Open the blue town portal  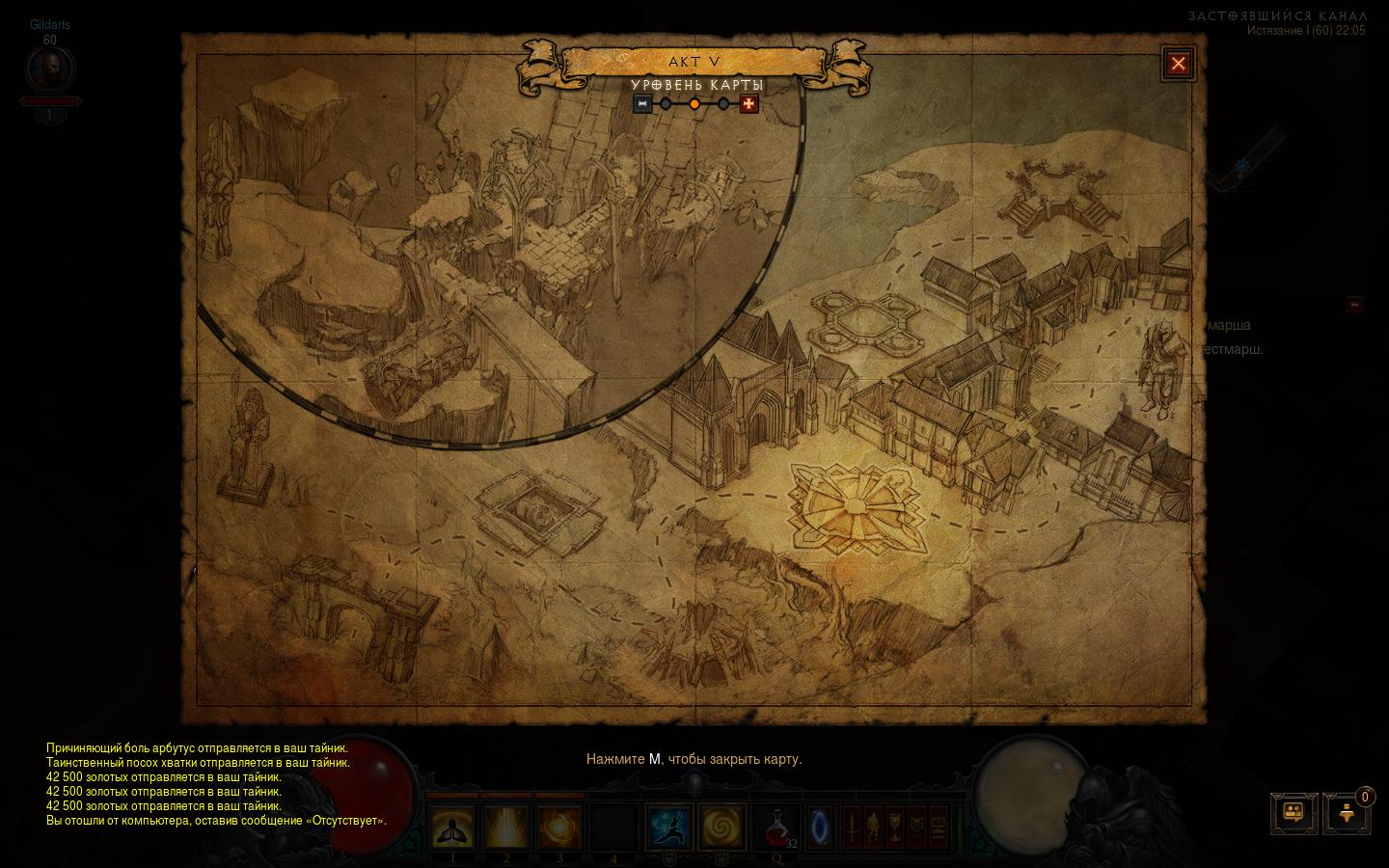click(820, 827)
